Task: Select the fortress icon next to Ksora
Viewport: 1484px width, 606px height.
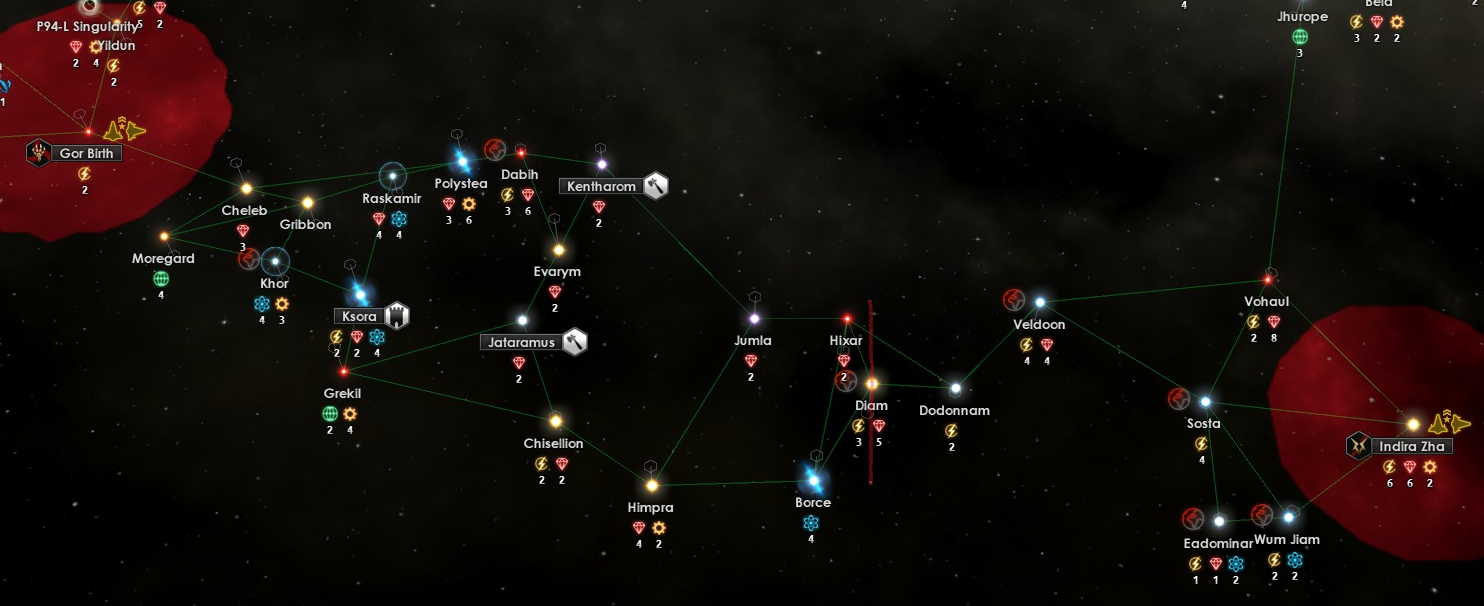Action: (x=397, y=315)
